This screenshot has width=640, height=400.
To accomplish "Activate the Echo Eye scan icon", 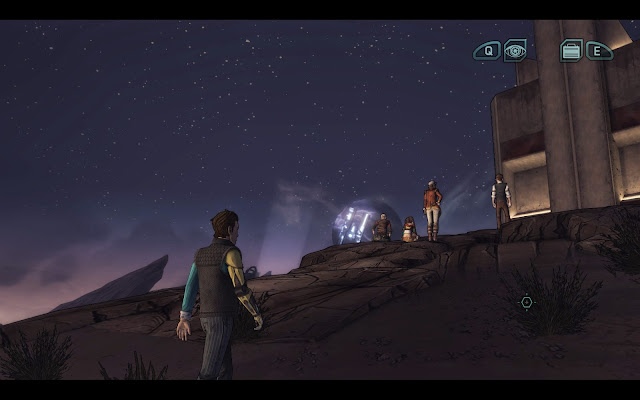I will click(x=515, y=50).
